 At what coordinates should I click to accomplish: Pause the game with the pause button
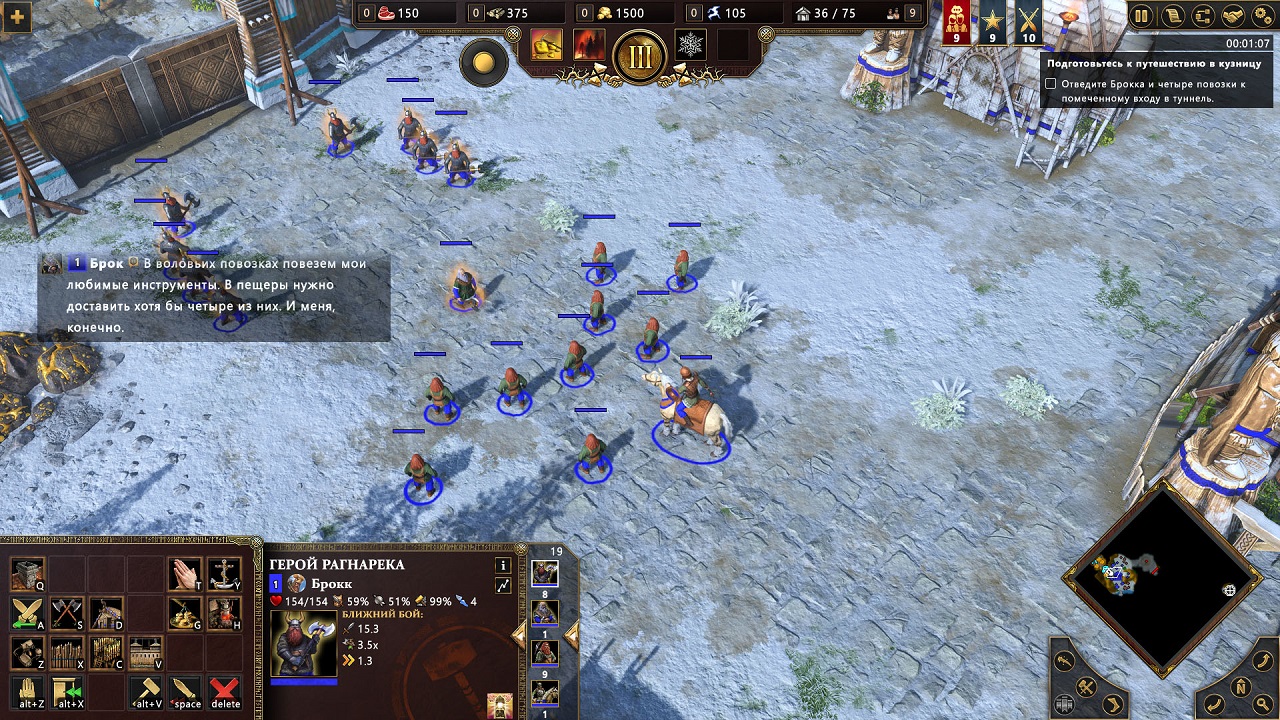click(x=1141, y=16)
